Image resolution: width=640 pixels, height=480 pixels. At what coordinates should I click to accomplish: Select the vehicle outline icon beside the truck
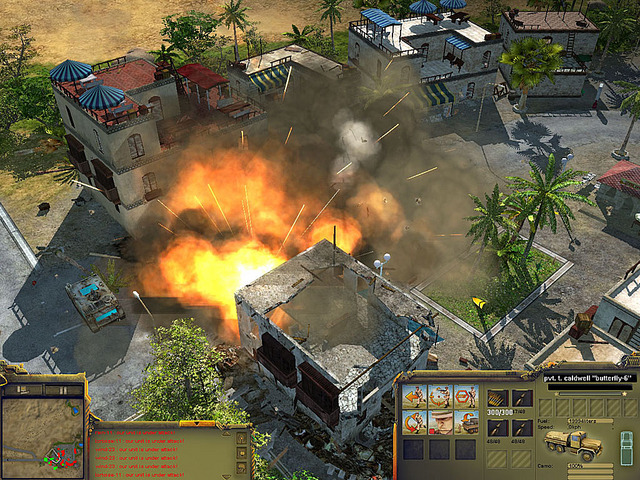(626, 445)
